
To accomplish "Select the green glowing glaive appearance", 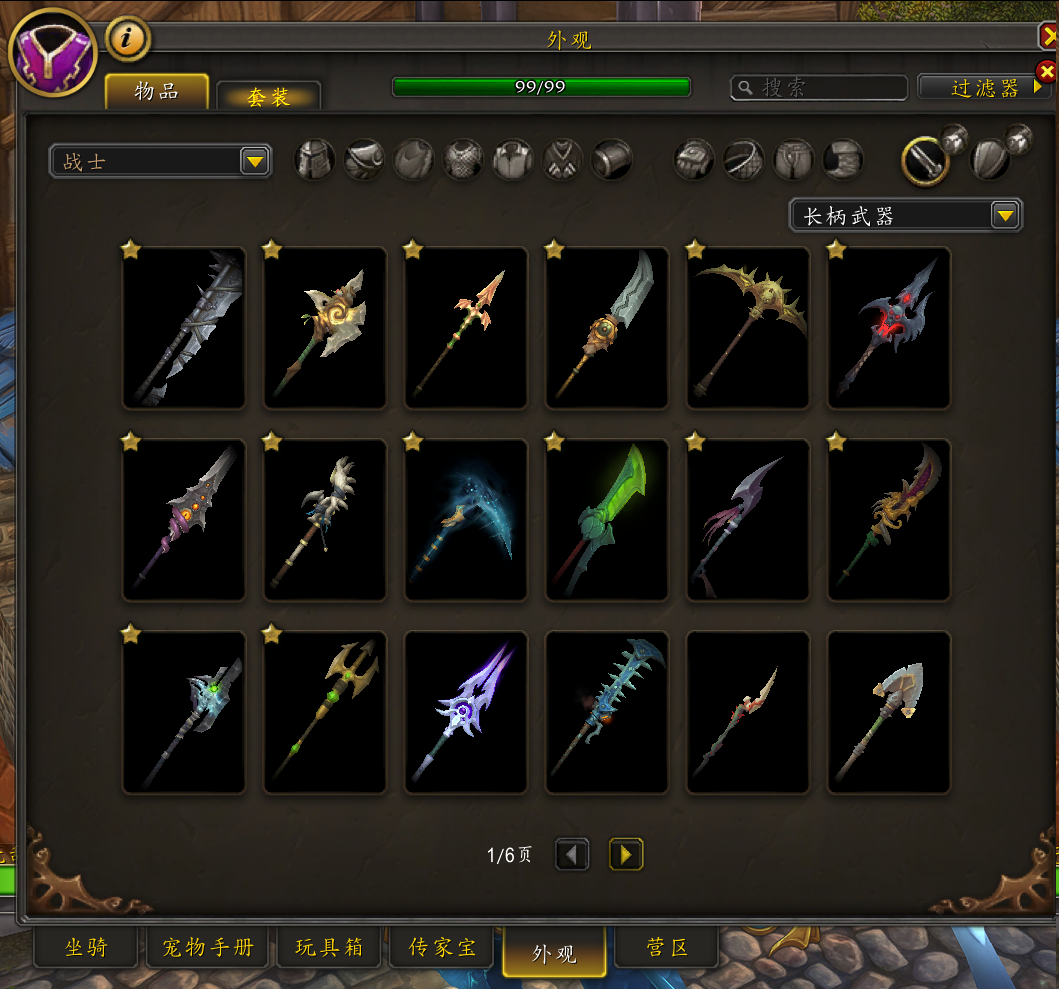I will [x=607, y=520].
